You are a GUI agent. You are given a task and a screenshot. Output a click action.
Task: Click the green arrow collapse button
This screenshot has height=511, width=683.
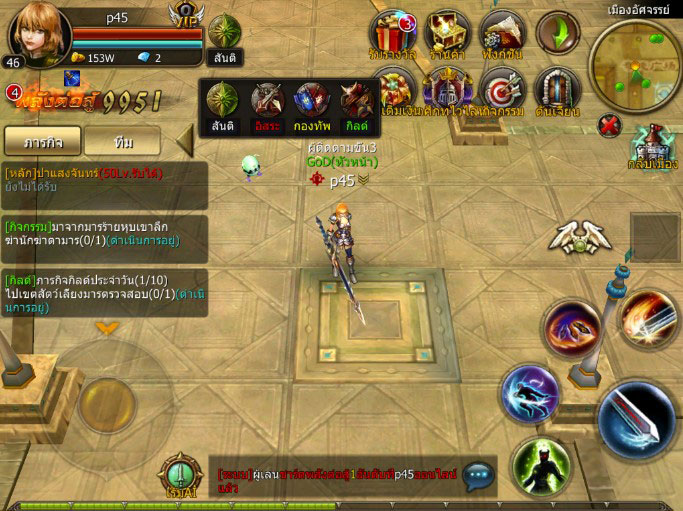(557, 32)
